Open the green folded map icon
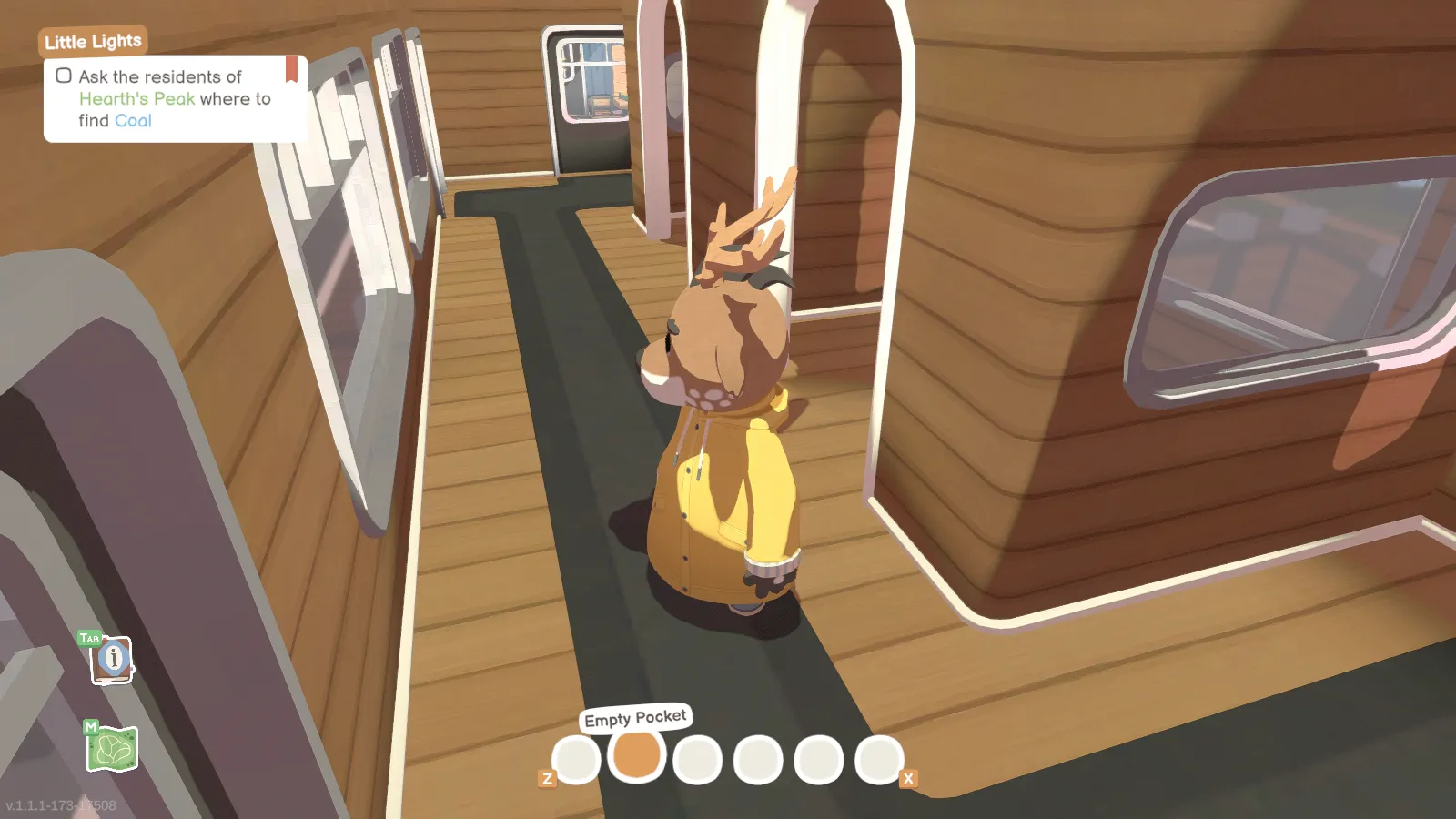Image resolution: width=1456 pixels, height=819 pixels. (113, 749)
